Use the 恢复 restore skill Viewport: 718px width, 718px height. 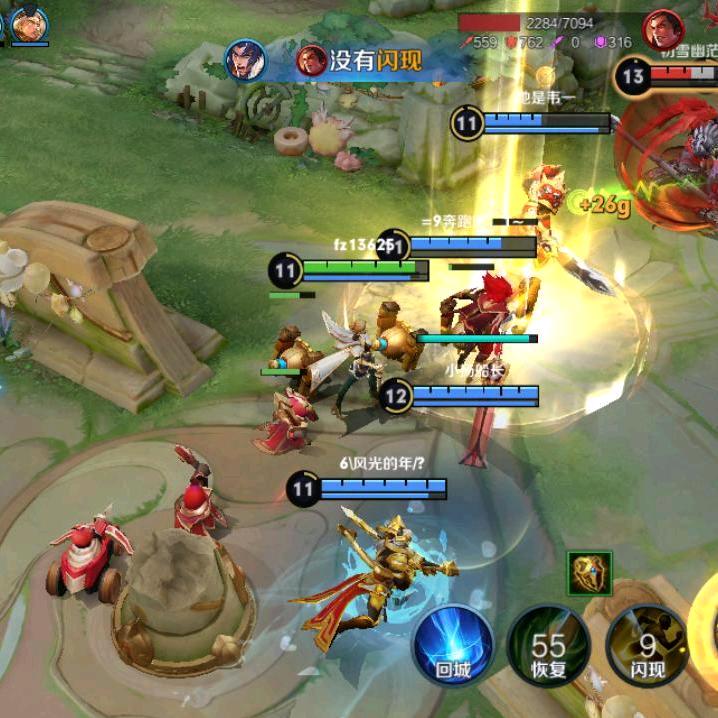pyautogui.click(x=548, y=646)
